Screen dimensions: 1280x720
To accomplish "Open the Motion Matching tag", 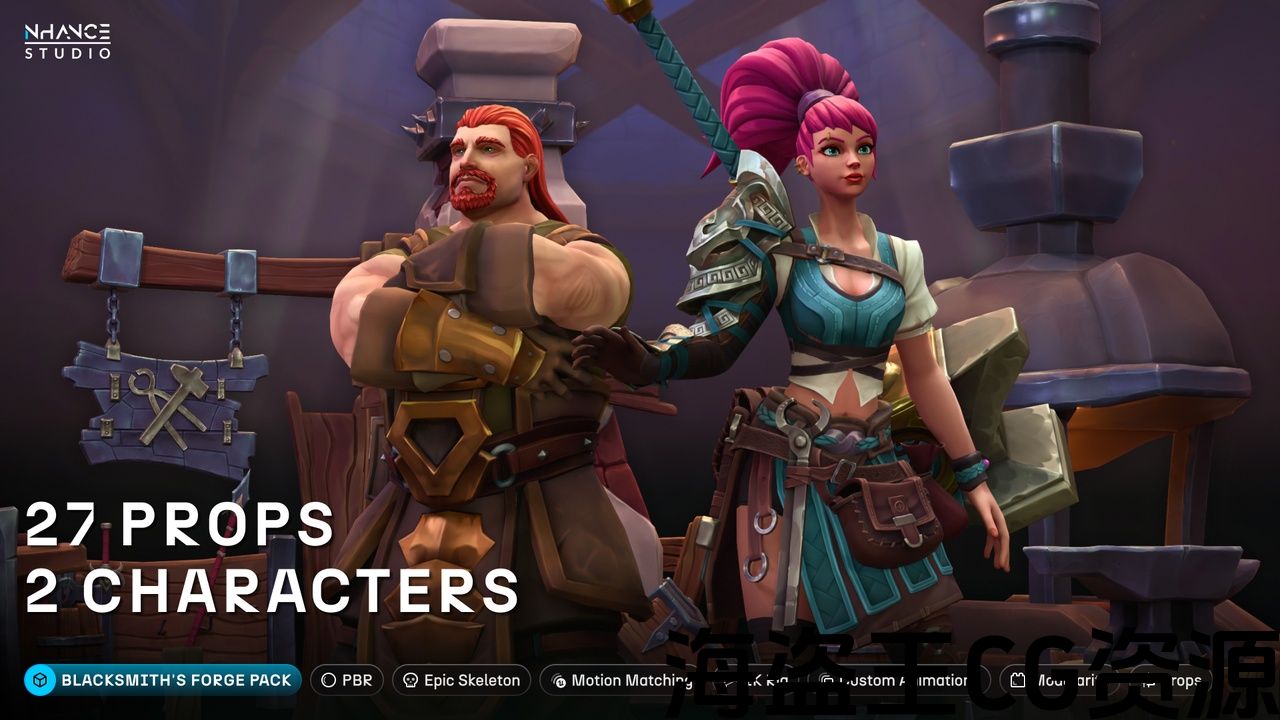I will [620, 680].
